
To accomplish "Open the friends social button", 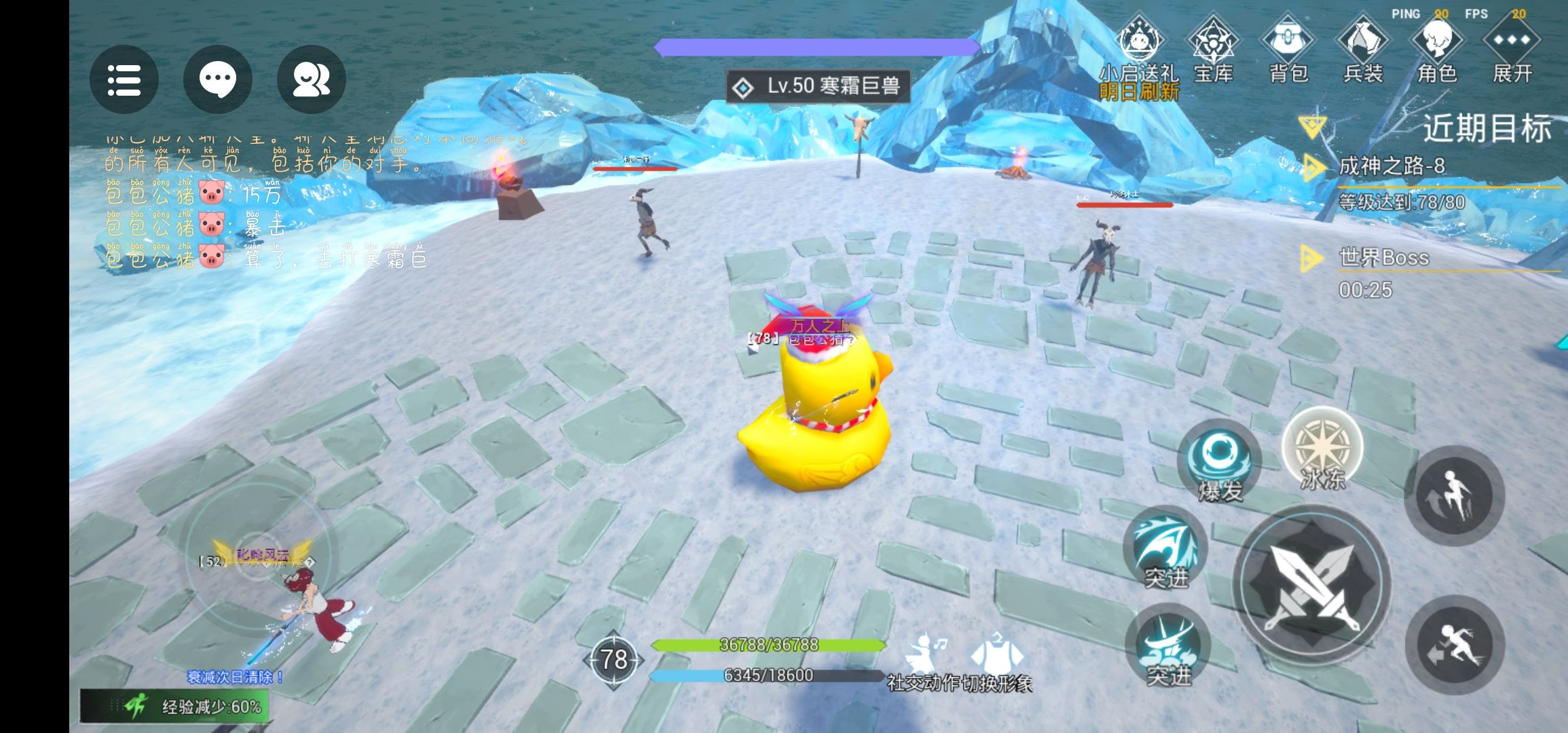I will (x=311, y=80).
